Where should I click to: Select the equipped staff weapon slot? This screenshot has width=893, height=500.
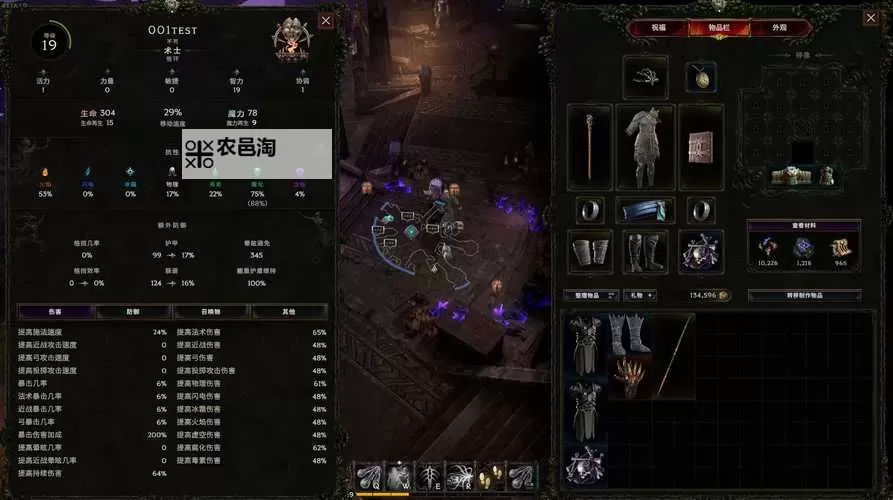589,146
